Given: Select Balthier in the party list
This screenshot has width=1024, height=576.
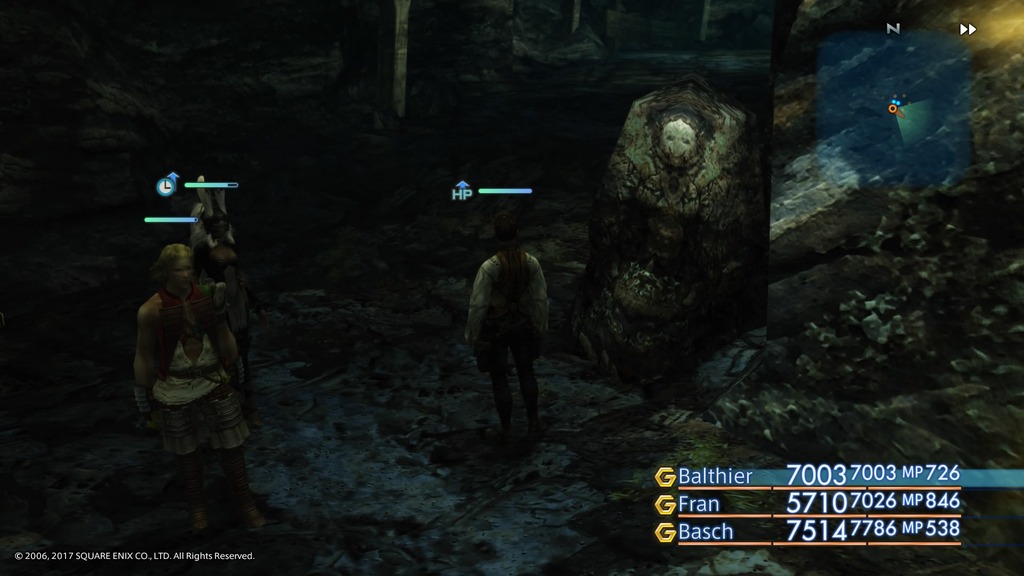Looking at the screenshot, I should point(715,476).
